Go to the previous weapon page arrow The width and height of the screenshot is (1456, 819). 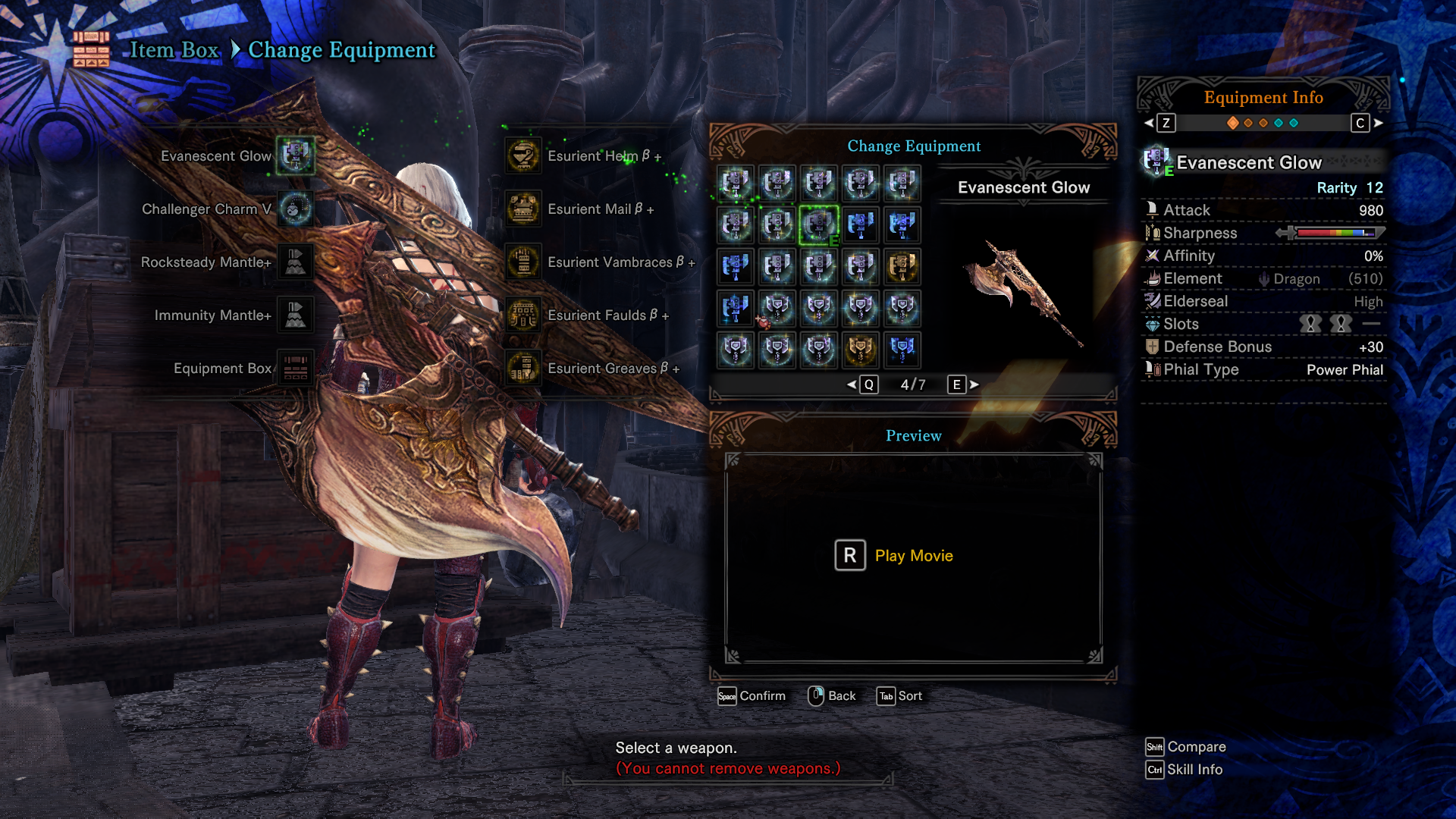(x=852, y=384)
